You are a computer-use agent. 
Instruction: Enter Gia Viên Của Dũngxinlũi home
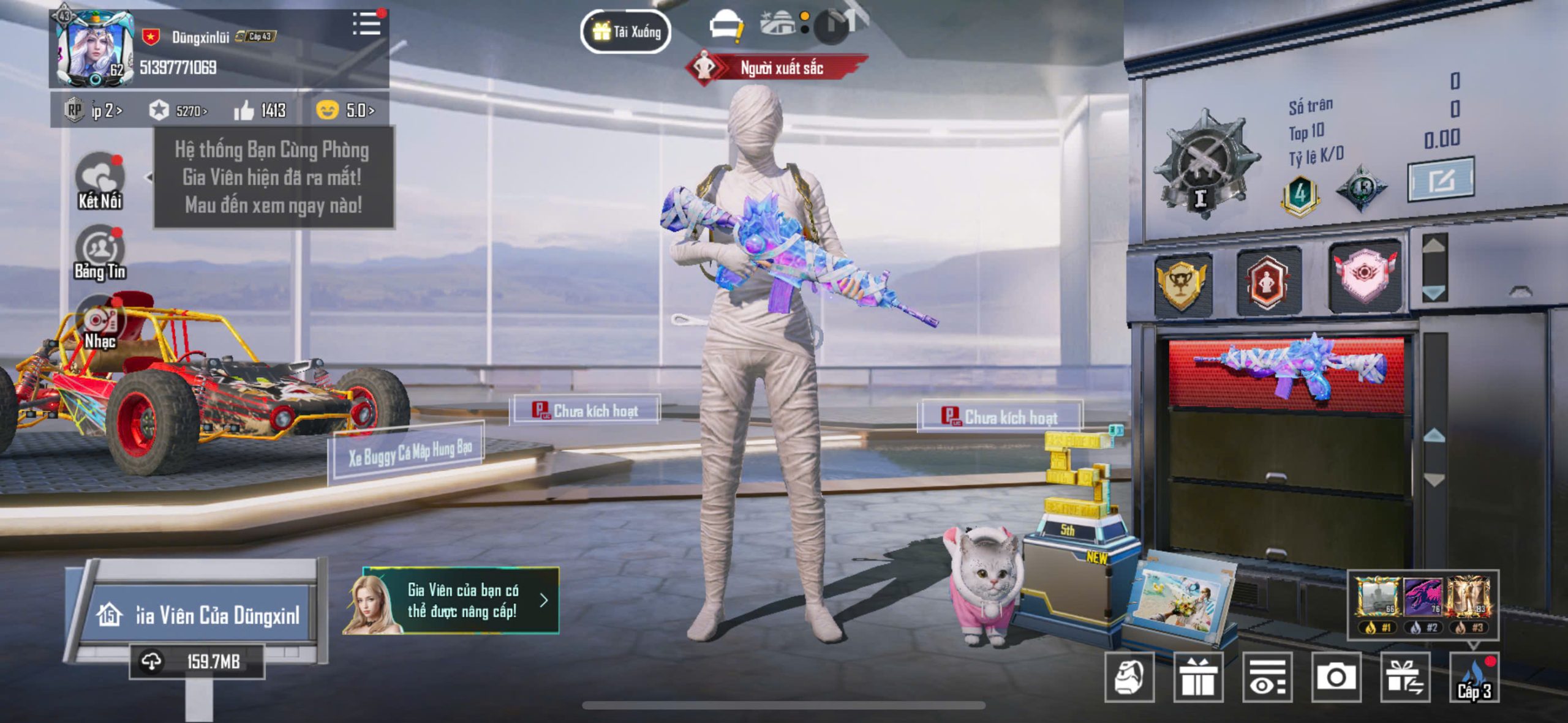(x=198, y=614)
